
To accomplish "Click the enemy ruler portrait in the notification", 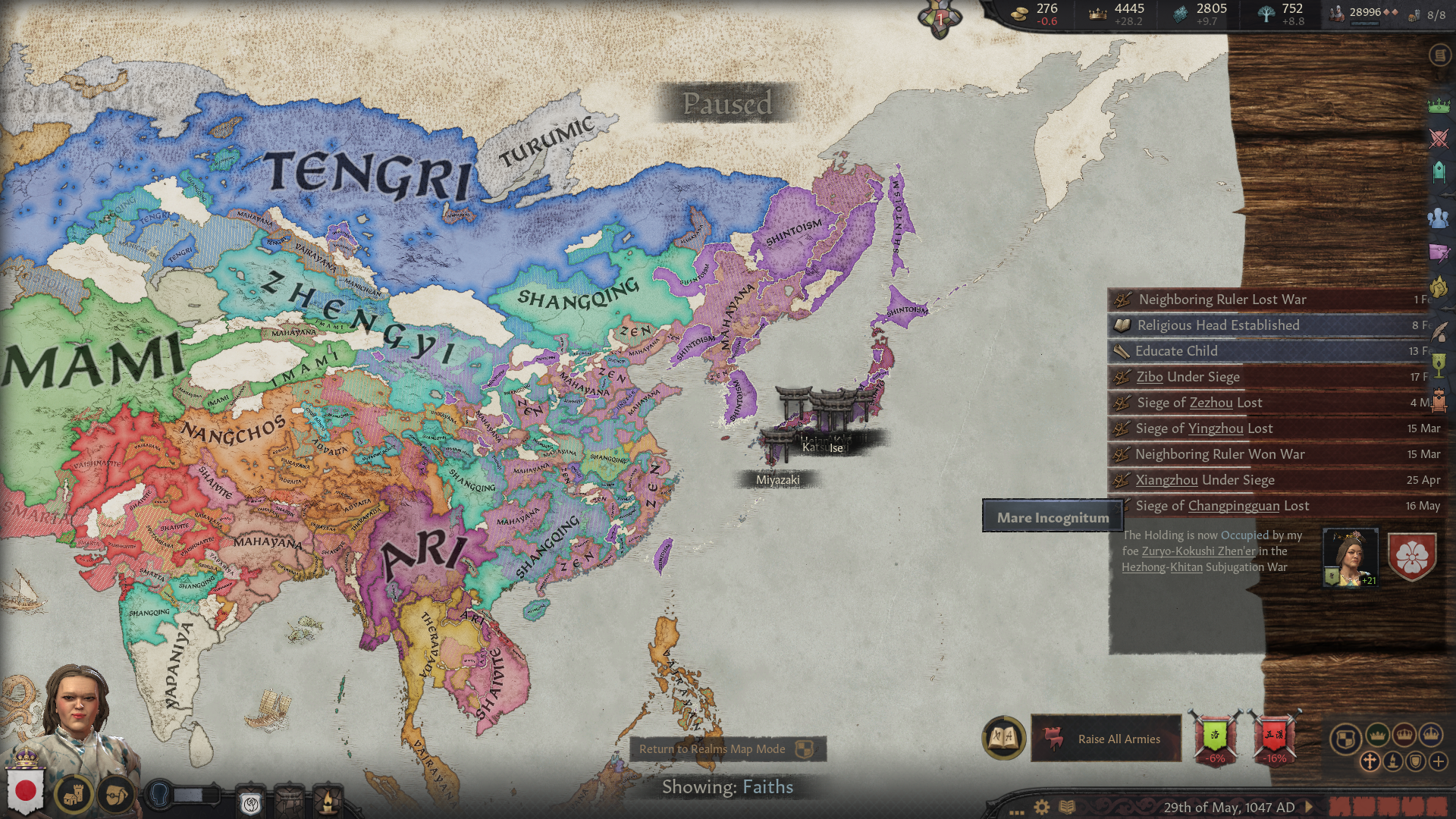I will pos(1350,558).
